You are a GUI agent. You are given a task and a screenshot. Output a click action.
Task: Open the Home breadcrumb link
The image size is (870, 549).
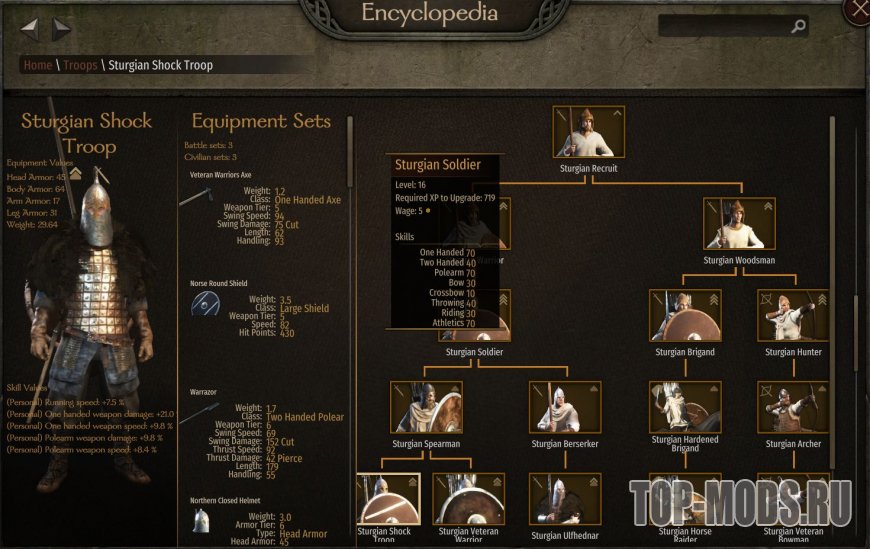click(37, 65)
